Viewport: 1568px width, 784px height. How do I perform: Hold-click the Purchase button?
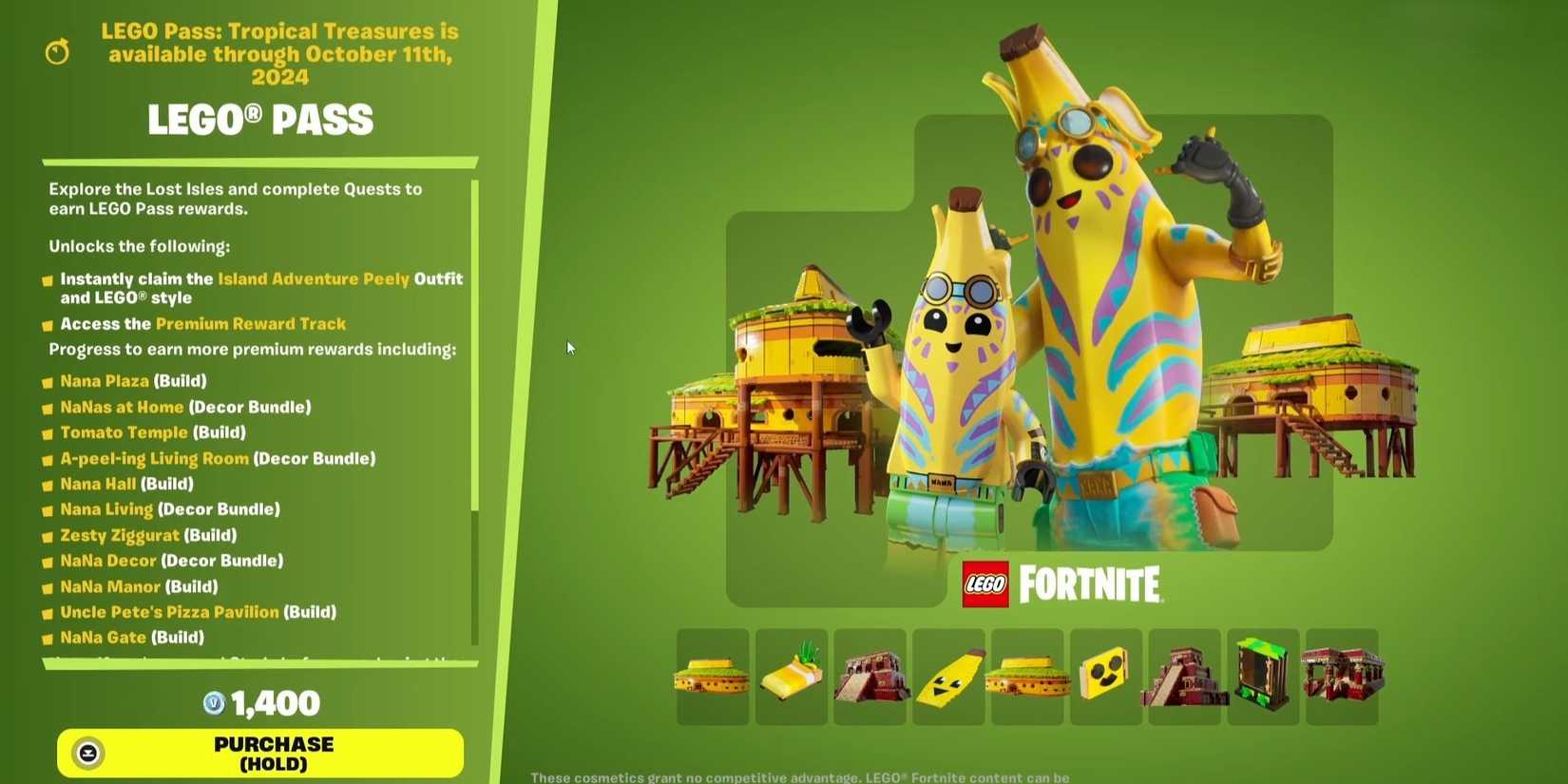(262, 753)
